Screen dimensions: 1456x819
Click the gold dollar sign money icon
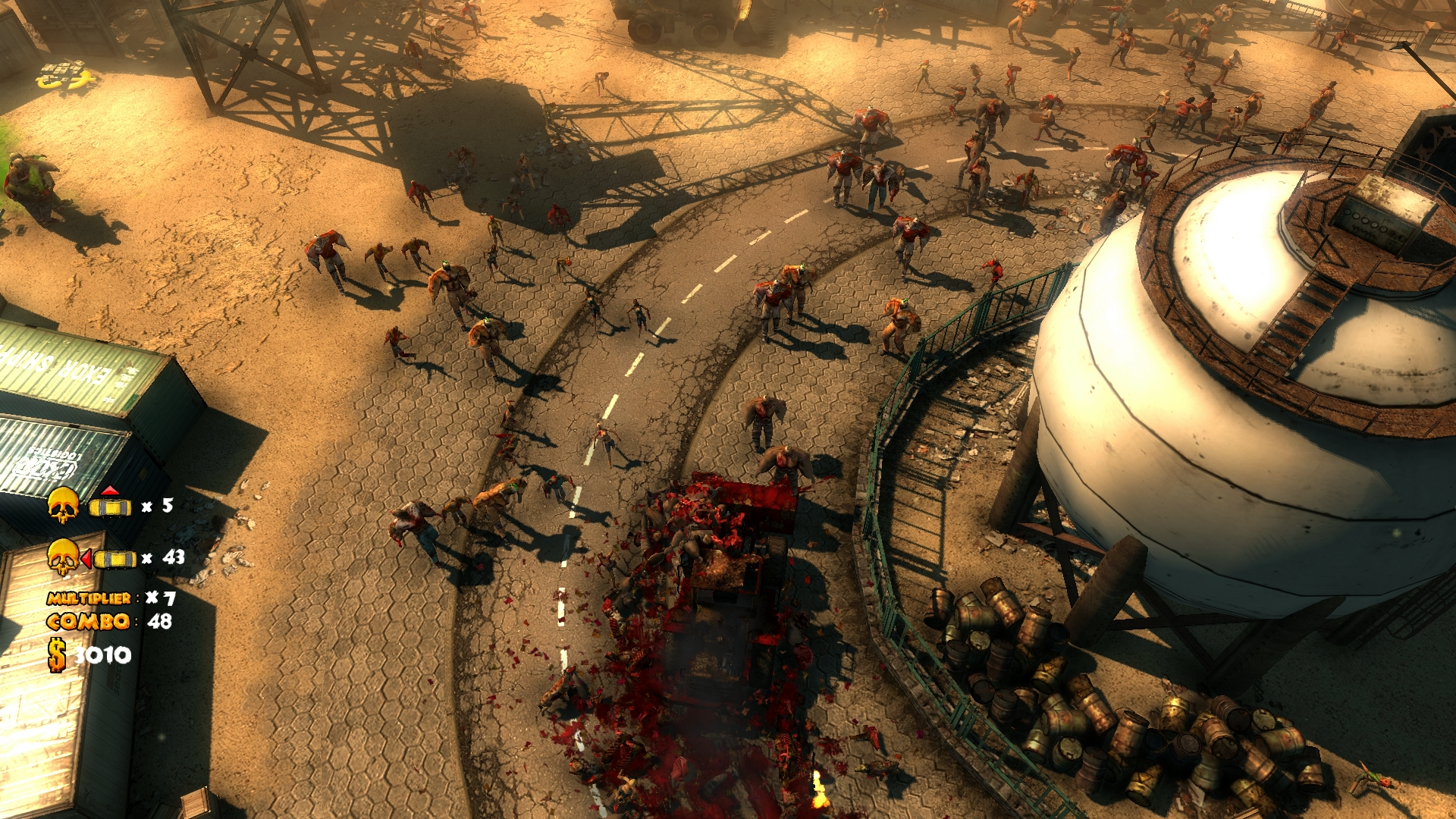tap(57, 655)
